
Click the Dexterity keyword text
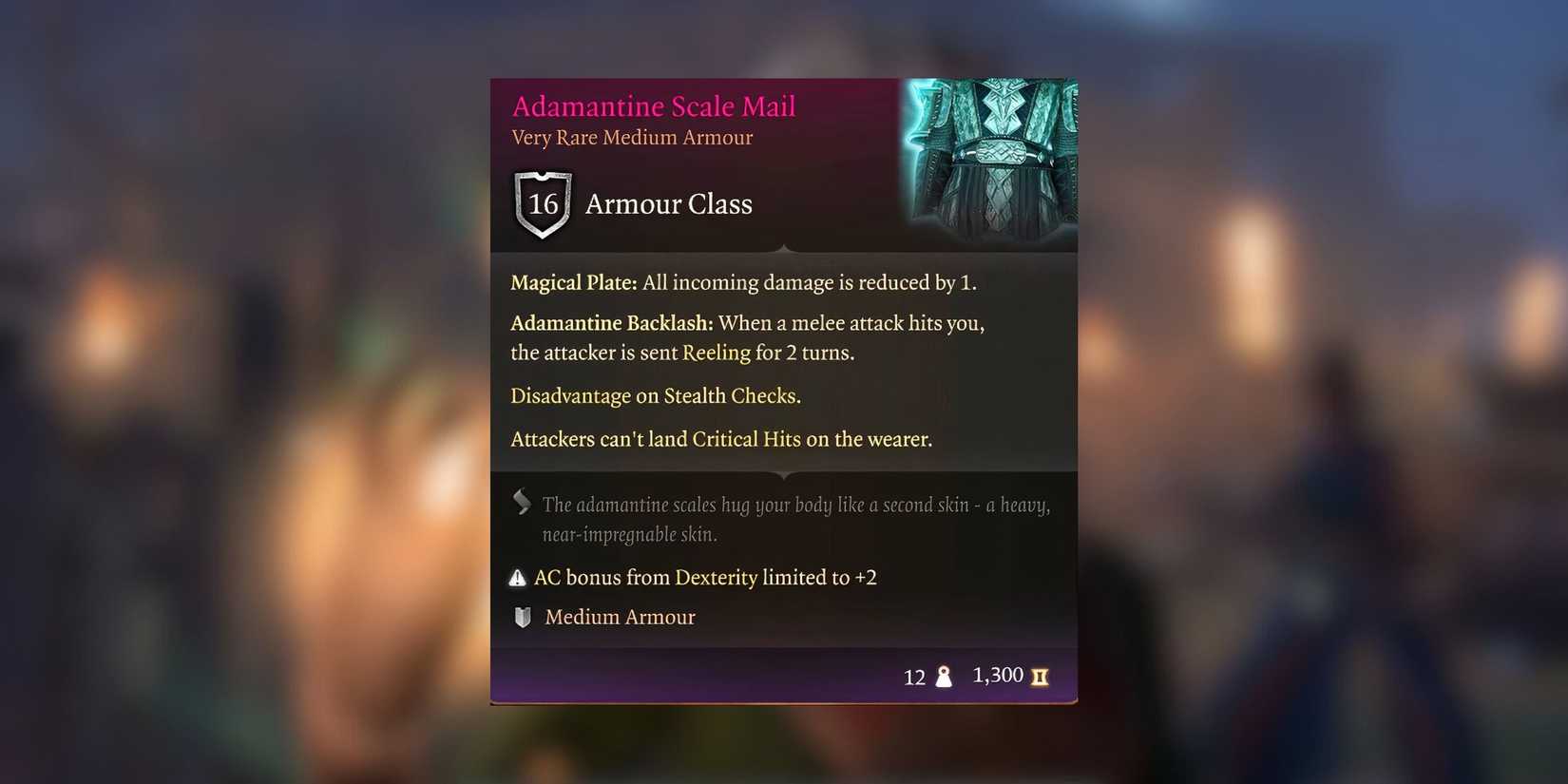coord(715,577)
